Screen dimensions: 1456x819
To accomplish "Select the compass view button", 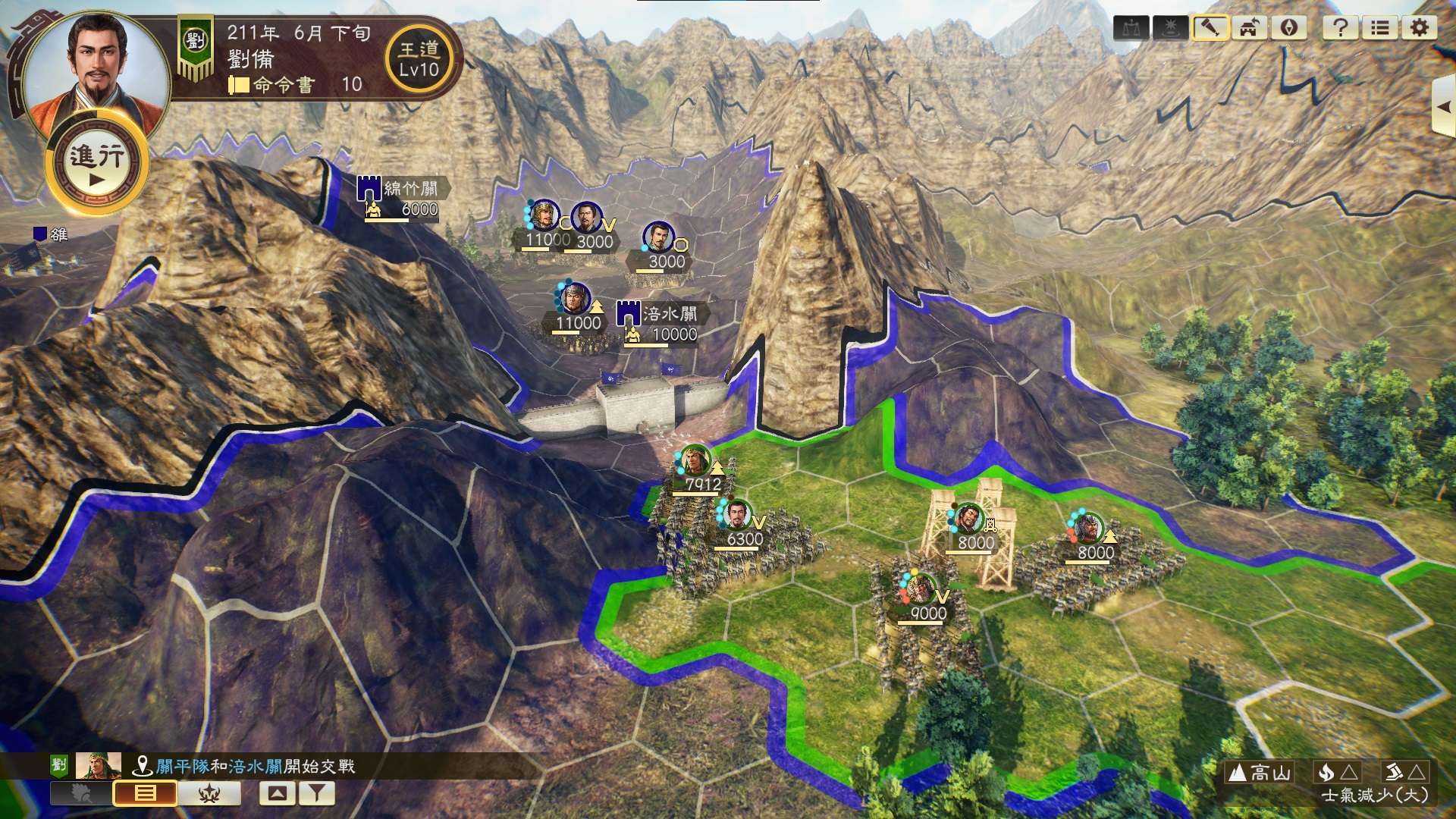I will coord(1288,28).
